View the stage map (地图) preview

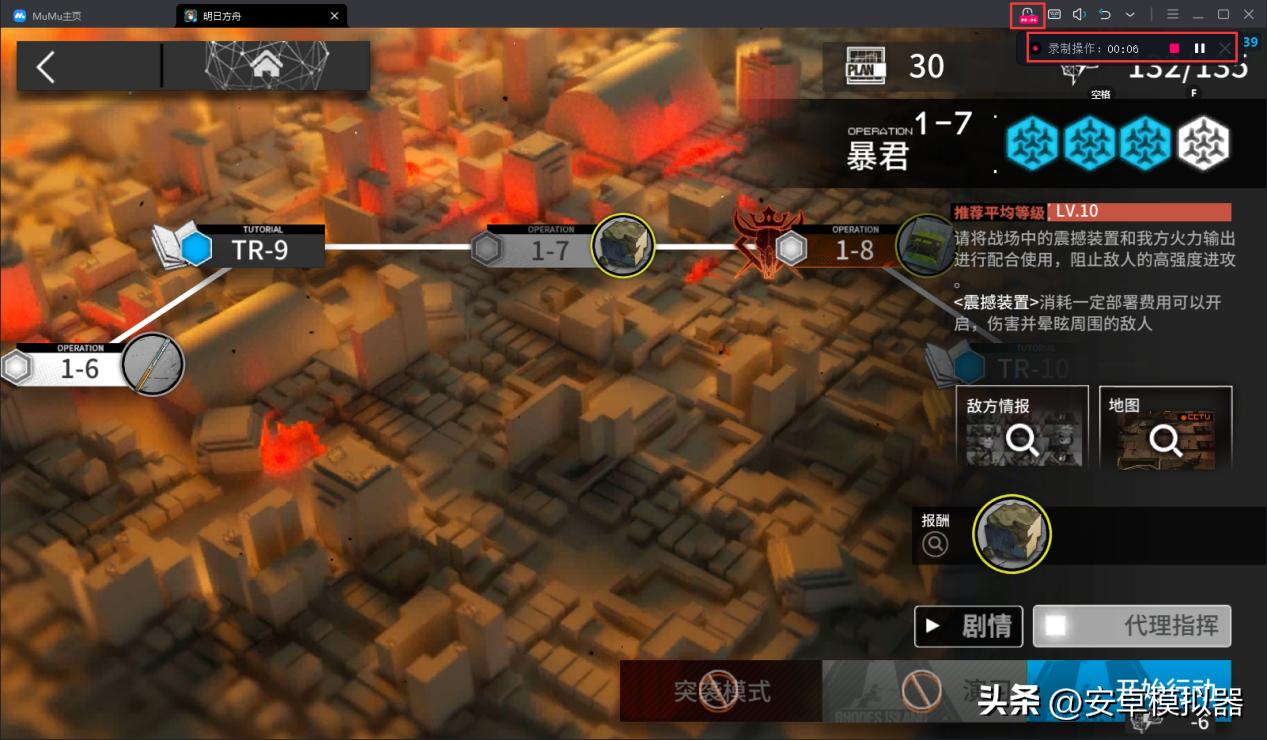click(x=1165, y=427)
